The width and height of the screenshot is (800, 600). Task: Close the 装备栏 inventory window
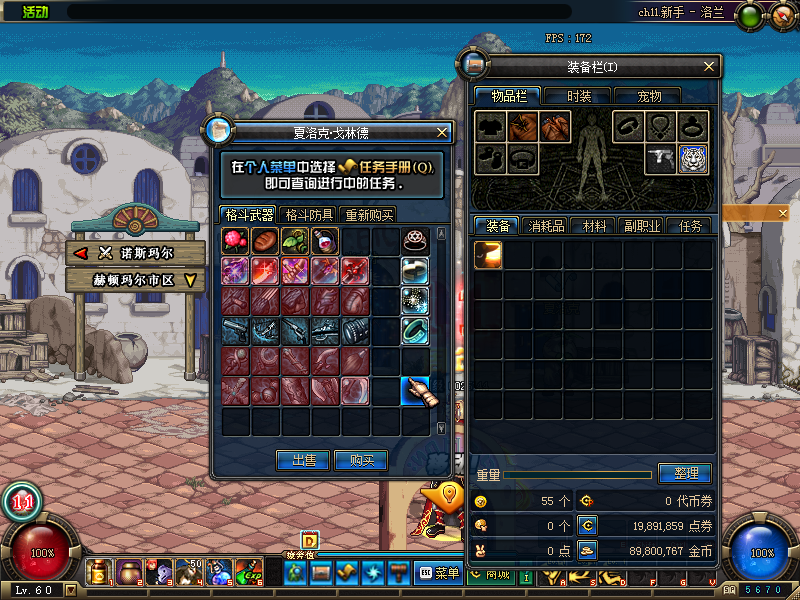(x=709, y=66)
